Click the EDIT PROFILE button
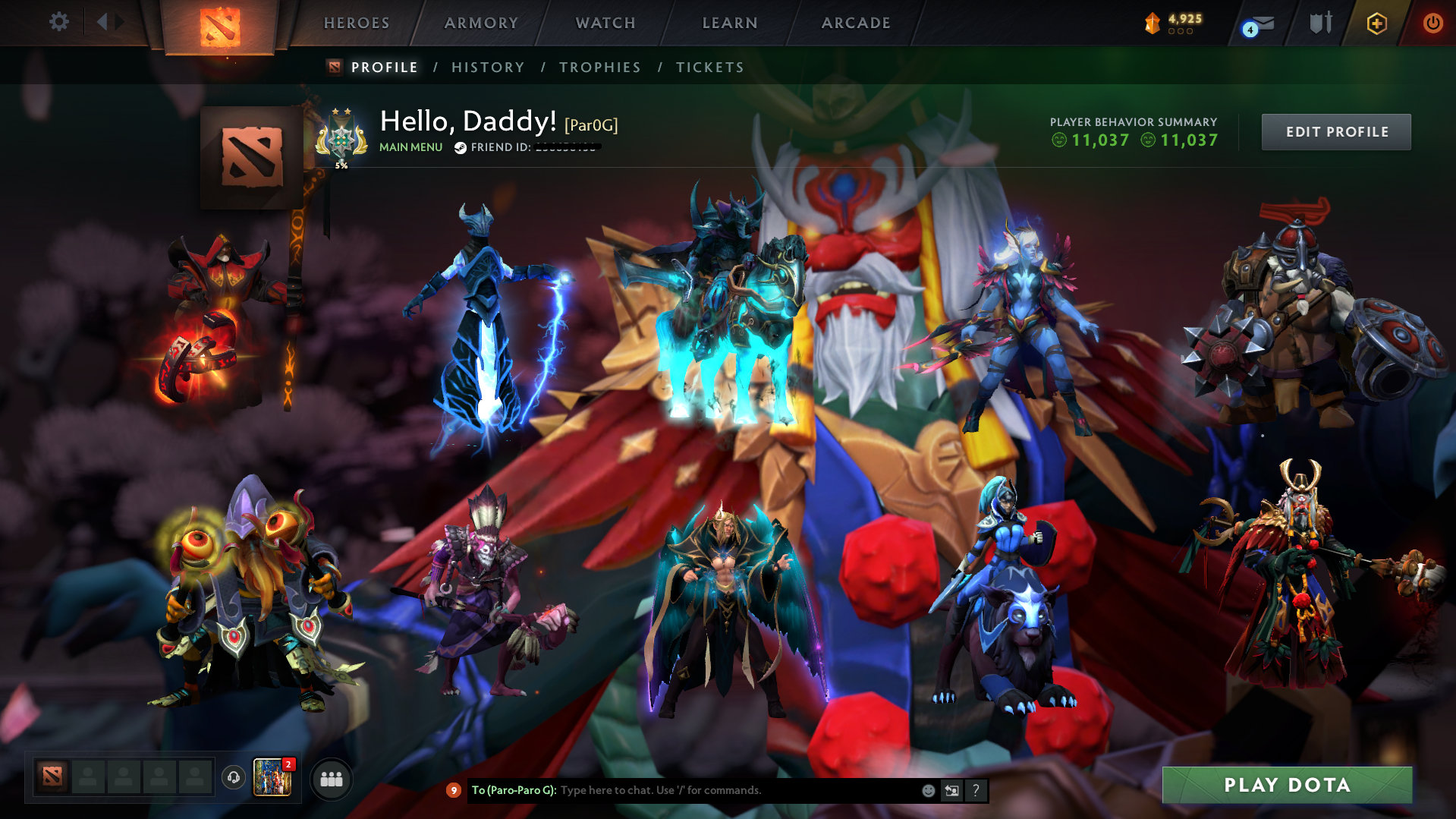 pyautogui.click(x=1335, y=131)
